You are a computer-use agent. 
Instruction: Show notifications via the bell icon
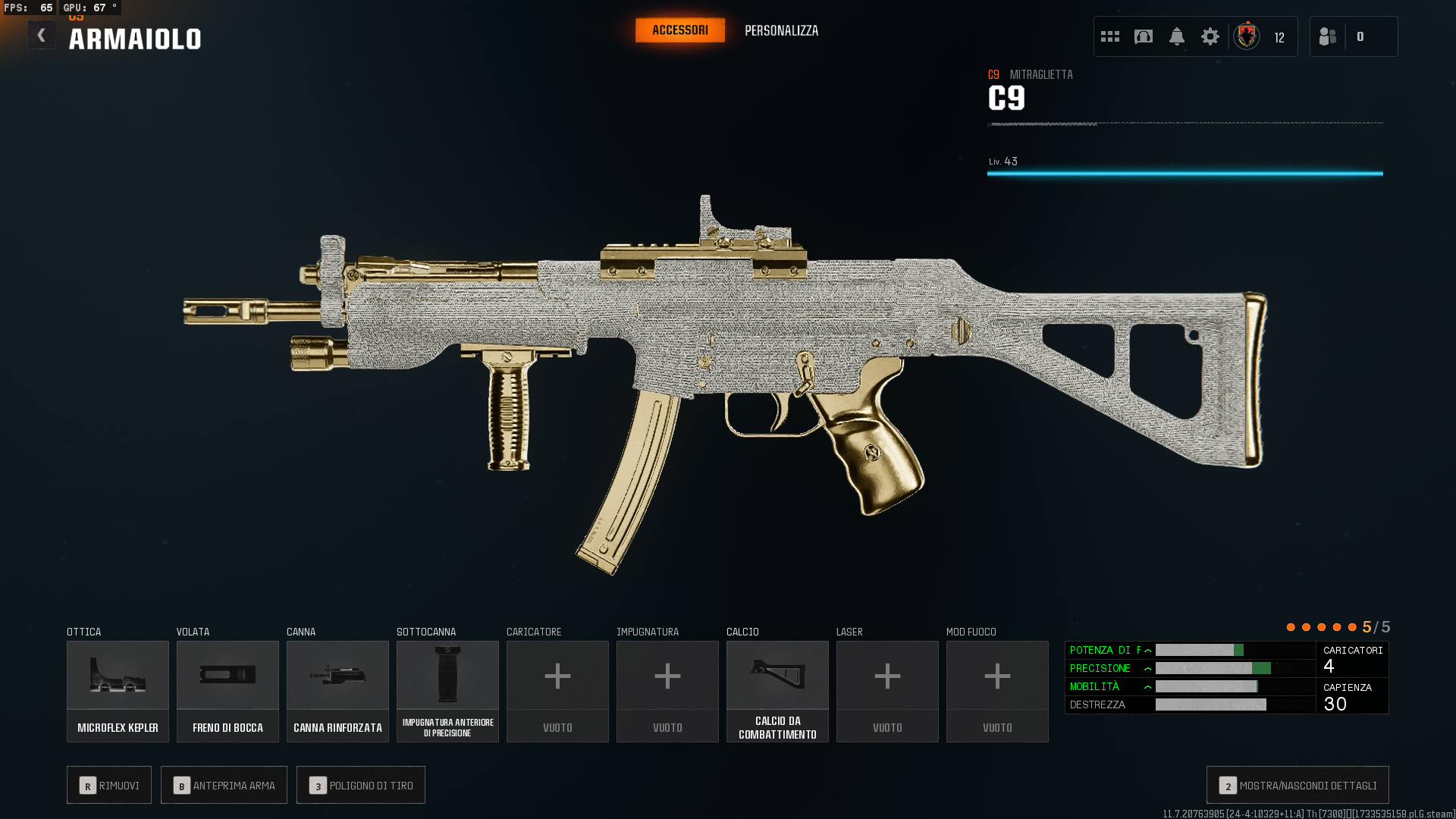point(1177,36)
